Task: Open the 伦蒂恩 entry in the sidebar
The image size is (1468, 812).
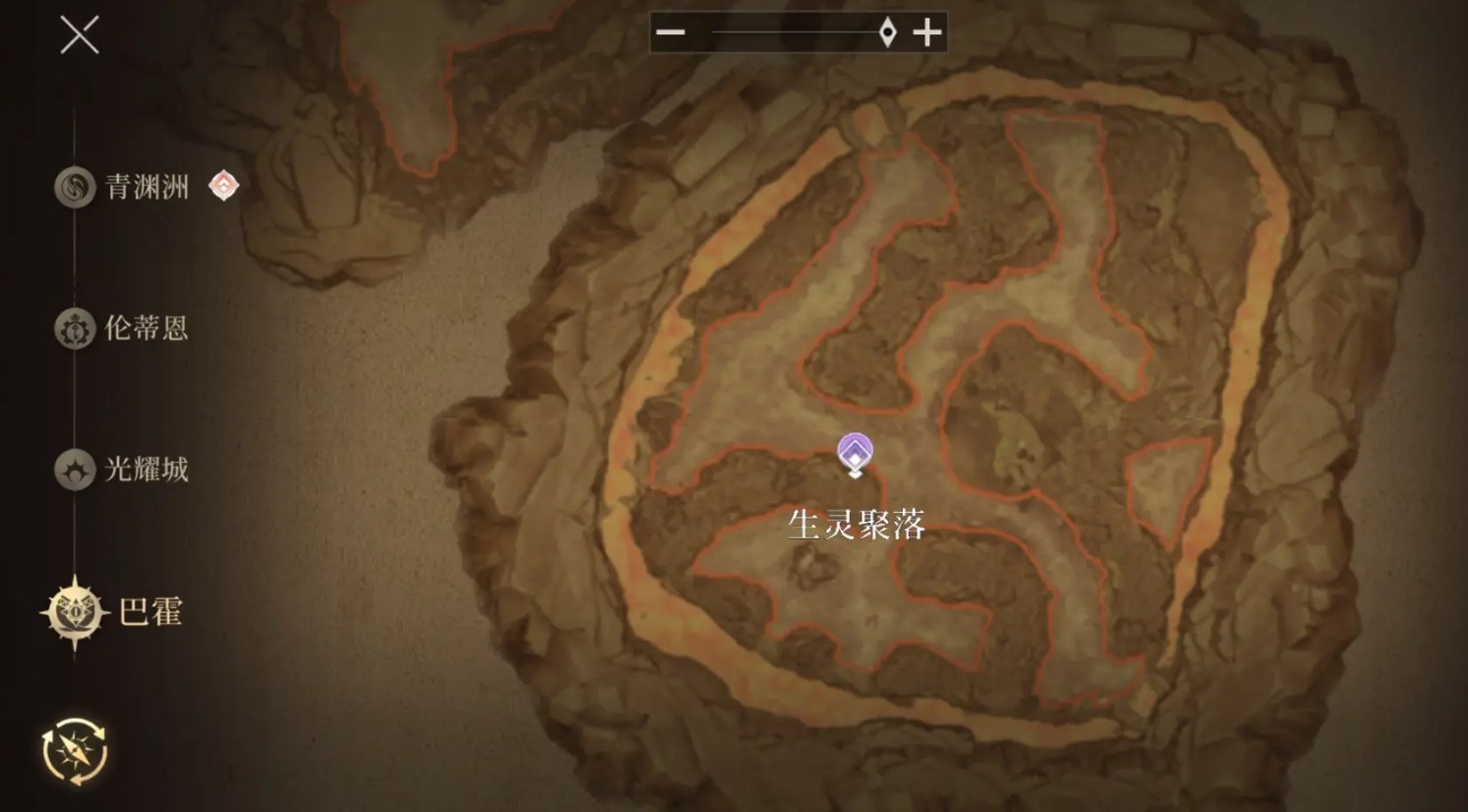Action: 146,329
